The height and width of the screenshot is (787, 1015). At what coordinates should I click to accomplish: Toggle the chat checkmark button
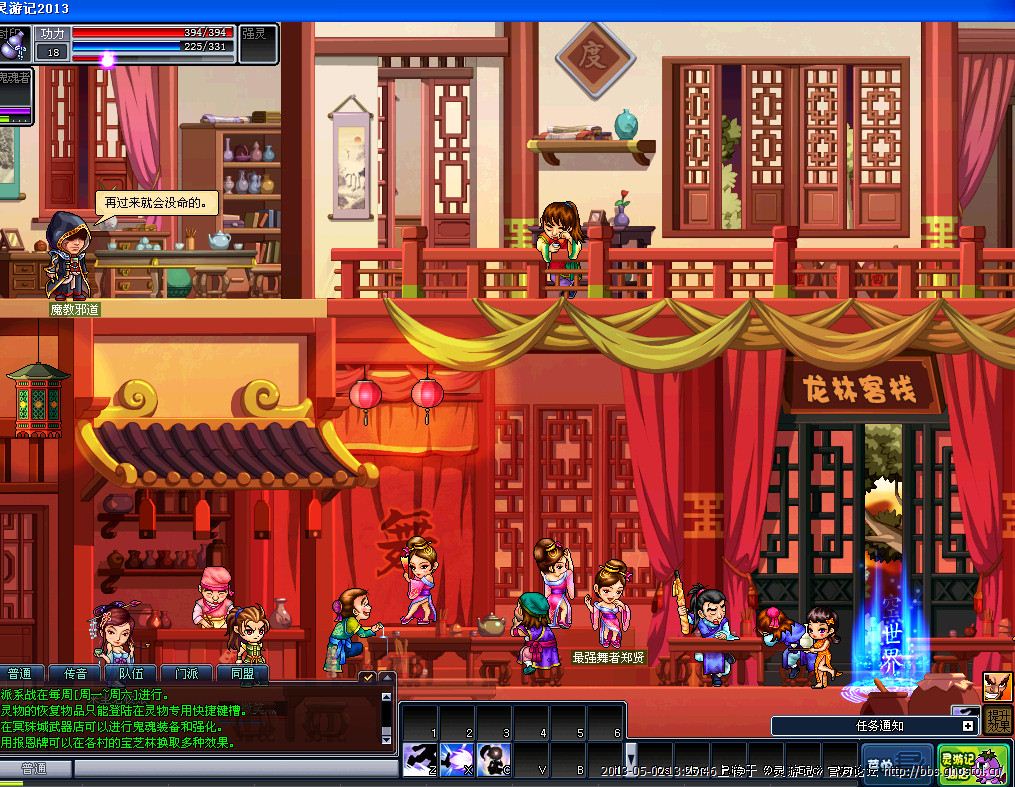click(367, 677)
